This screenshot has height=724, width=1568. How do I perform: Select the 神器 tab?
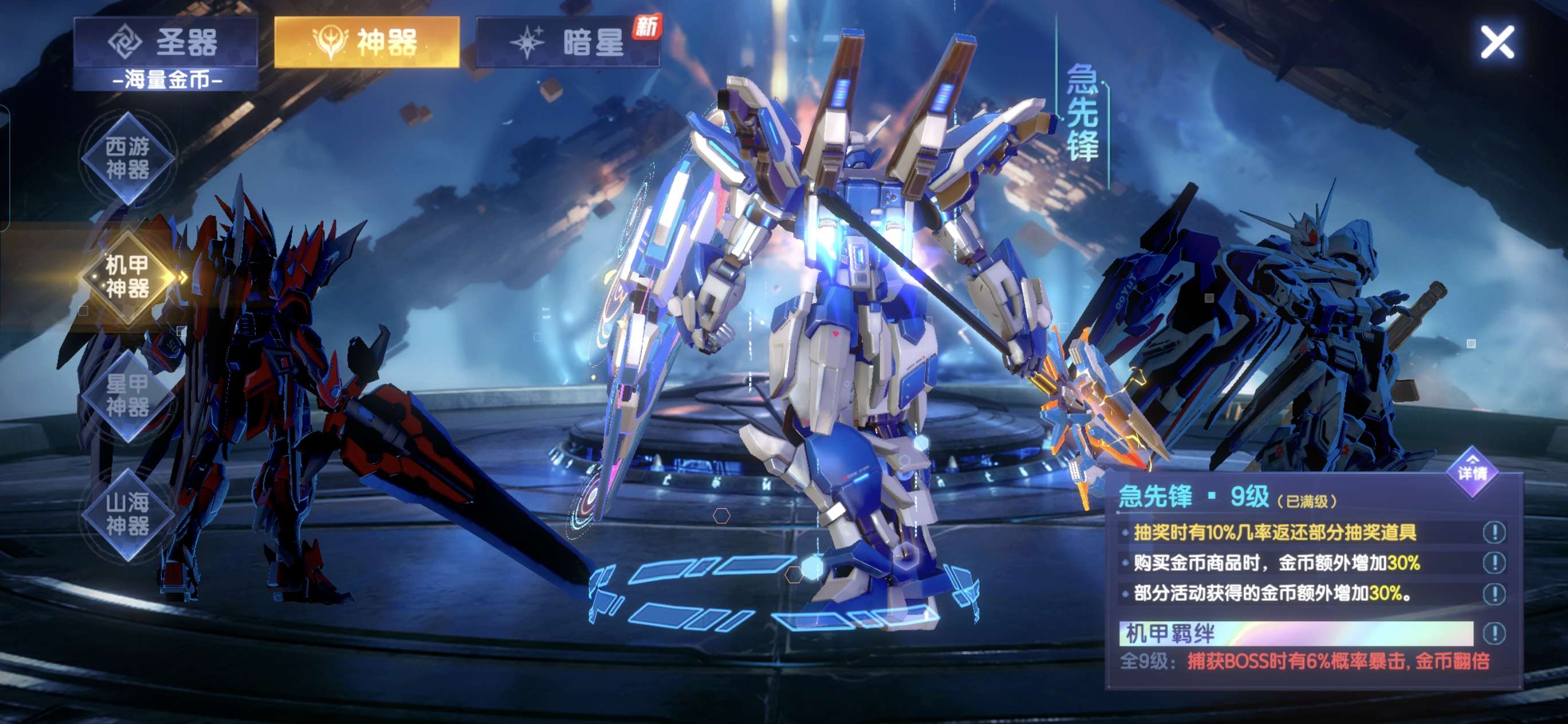tap(366, 42)
